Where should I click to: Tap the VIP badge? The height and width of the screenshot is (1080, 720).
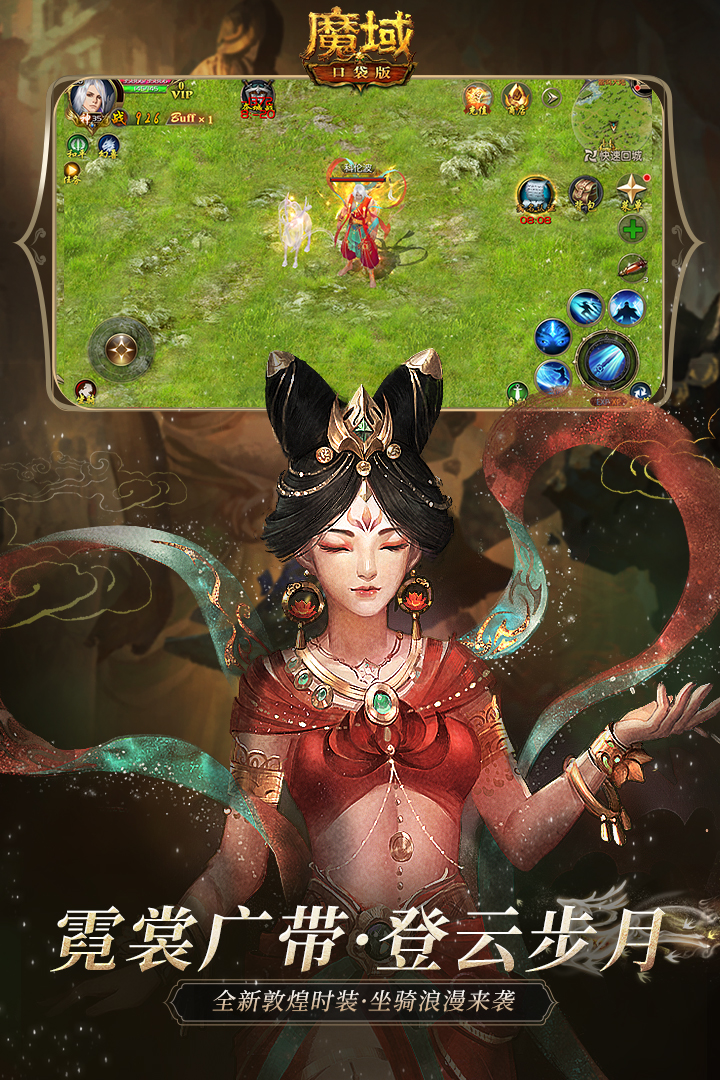click(x=181, y=90)
